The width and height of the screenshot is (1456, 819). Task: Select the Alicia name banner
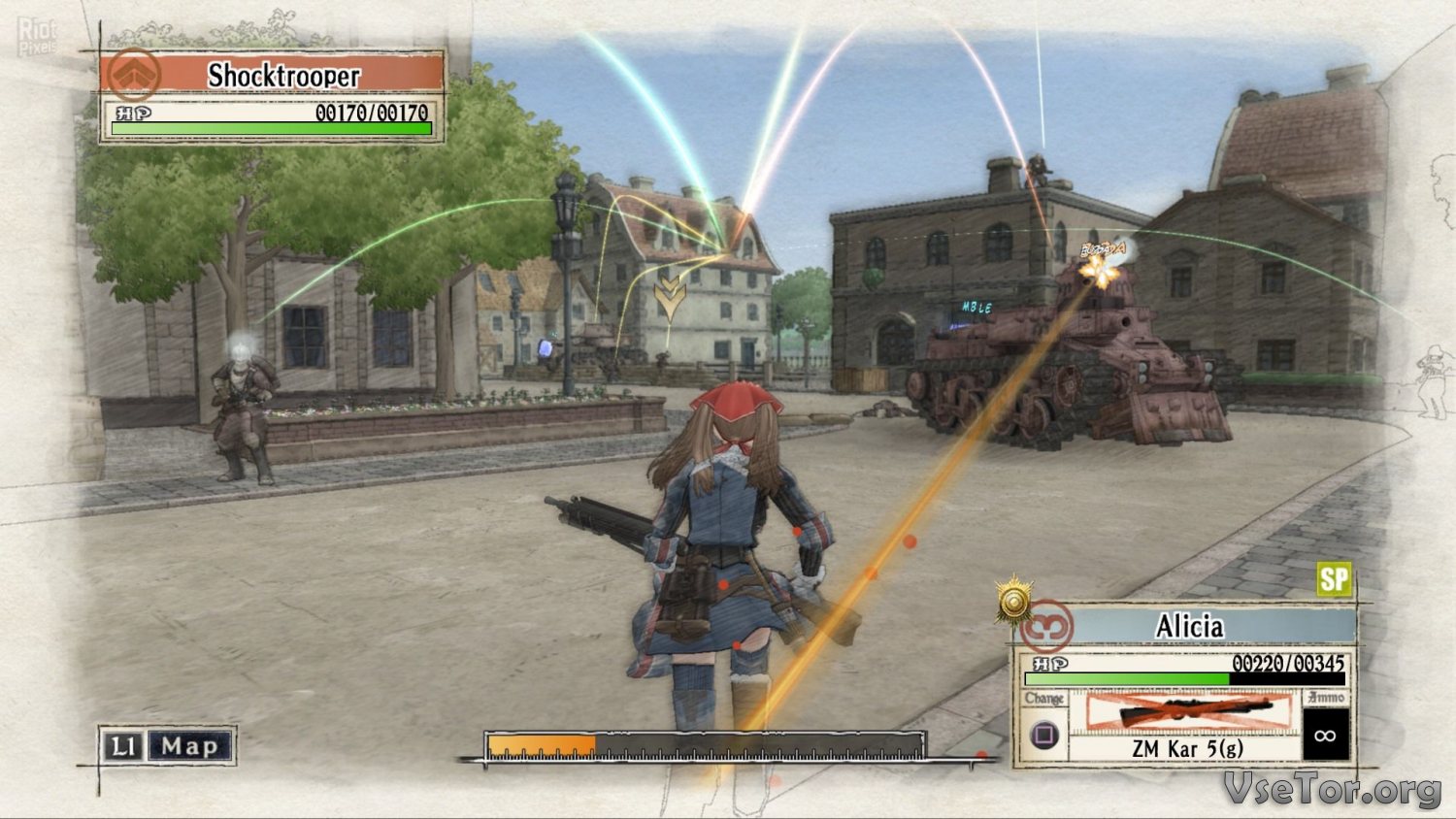pyautogui.click(x=1190, y=627)
